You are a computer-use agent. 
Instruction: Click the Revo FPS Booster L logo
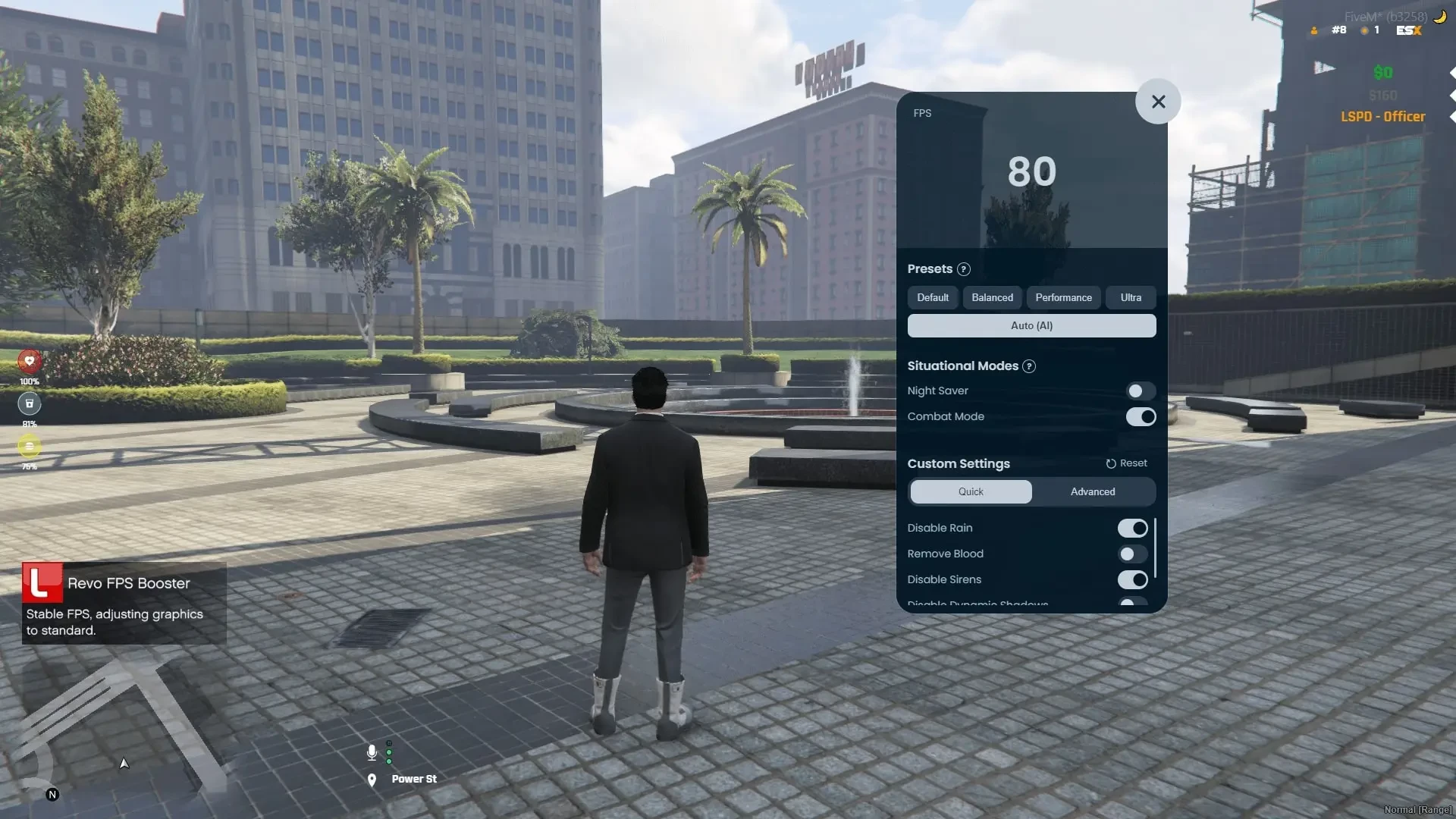tap(42, 584)
